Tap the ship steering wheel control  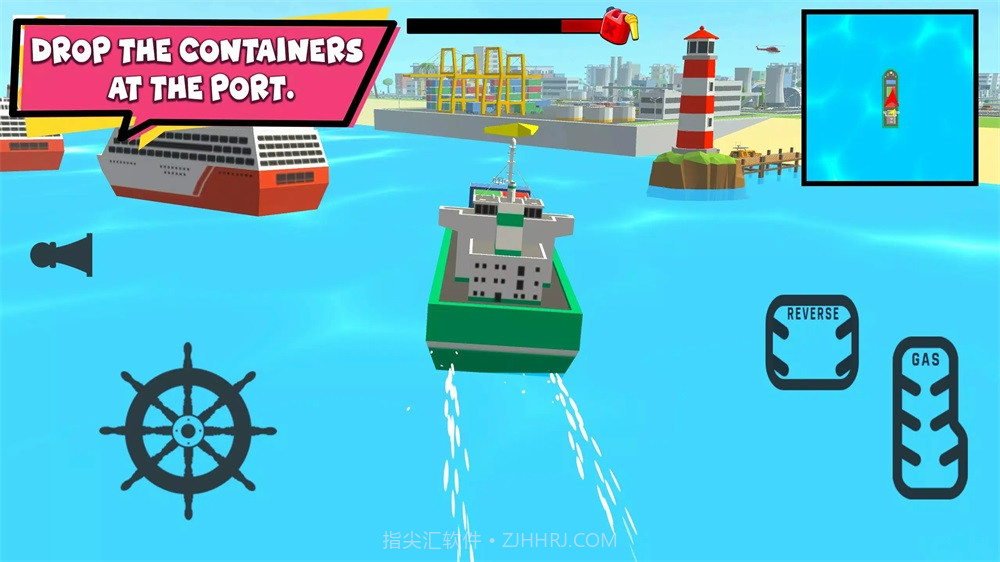click(187, 431)
